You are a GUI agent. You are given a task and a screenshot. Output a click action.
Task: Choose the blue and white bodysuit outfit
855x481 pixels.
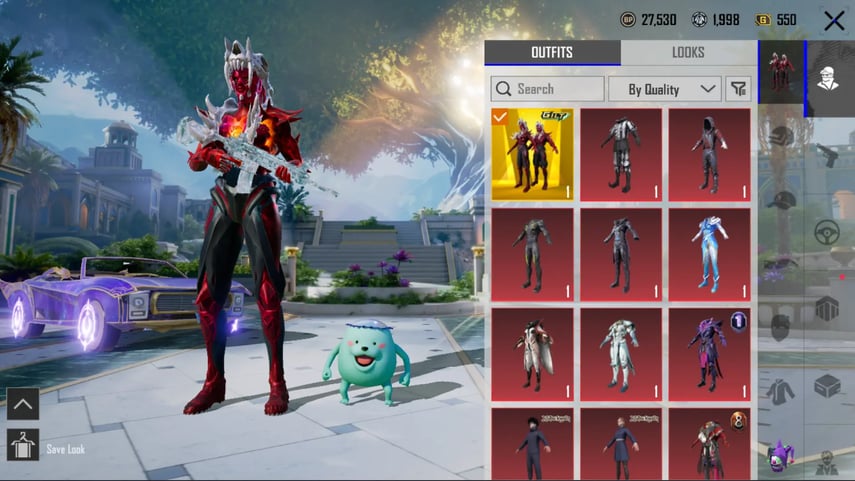point(709,254)
